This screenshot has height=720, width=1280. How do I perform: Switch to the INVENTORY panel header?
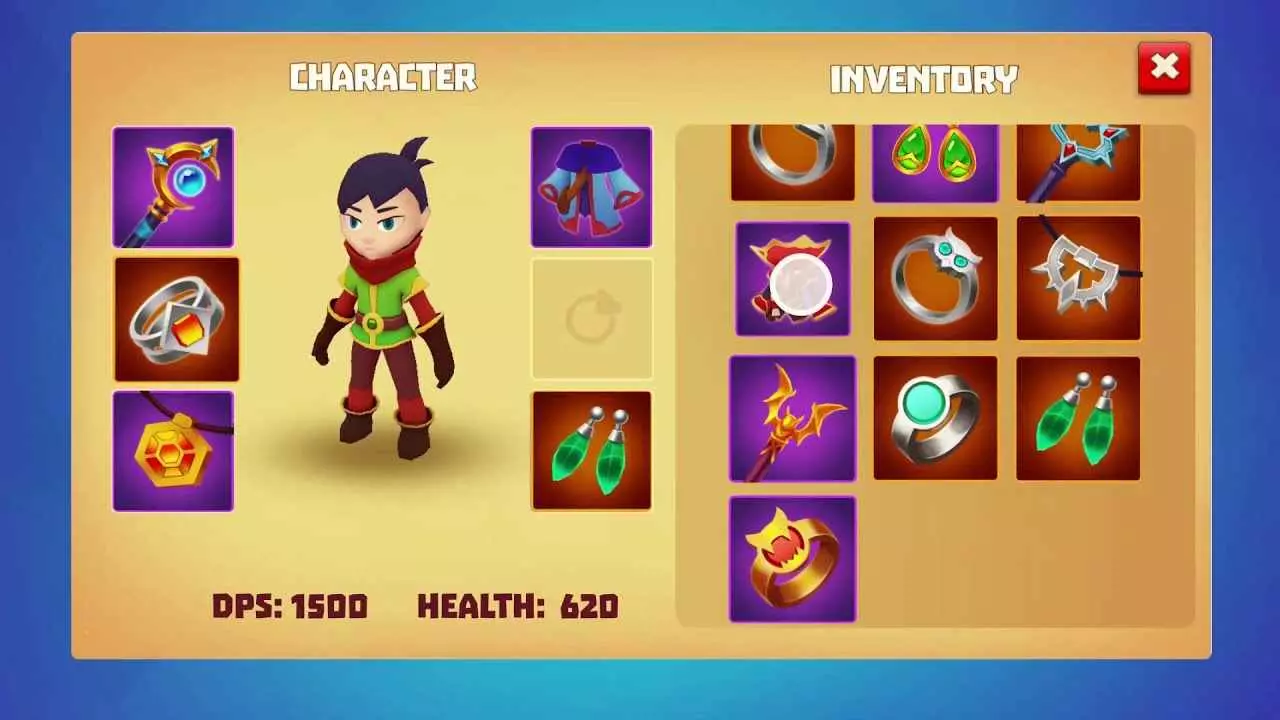click(923, 80)
